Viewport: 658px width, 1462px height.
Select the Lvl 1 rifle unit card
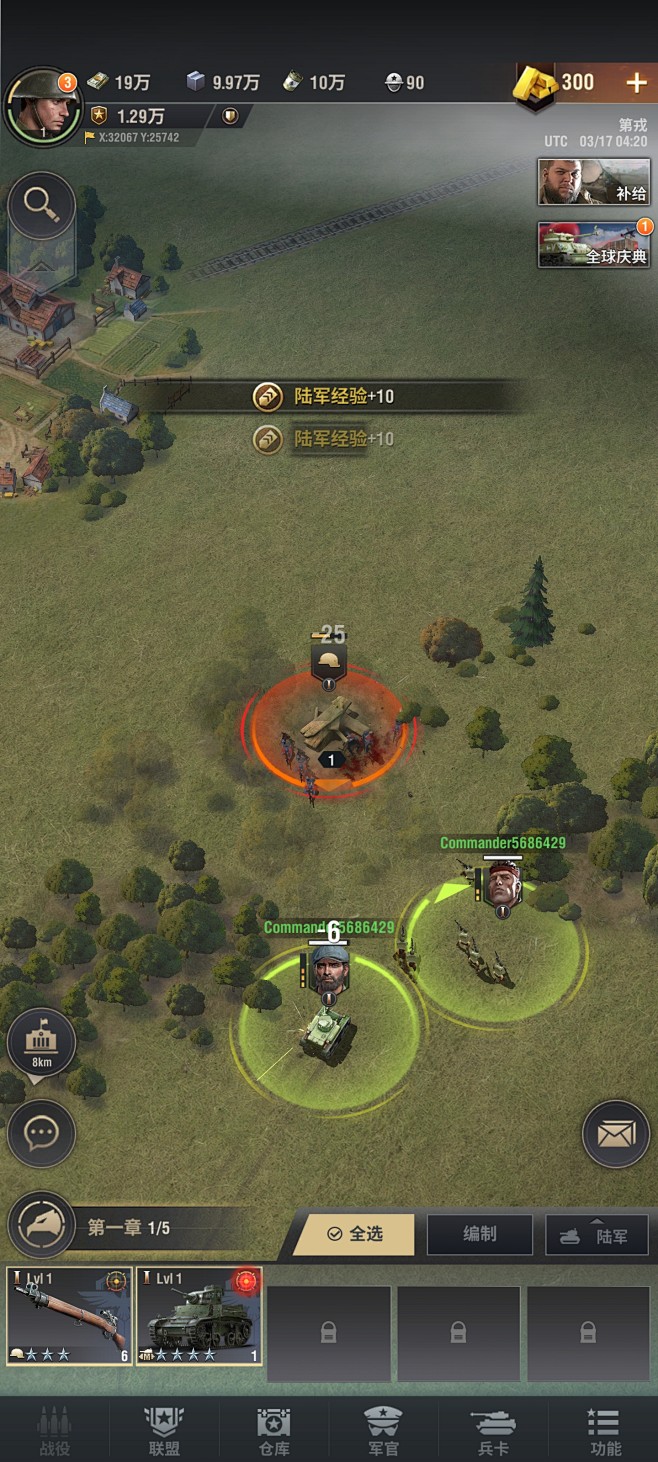(70, 1316)
